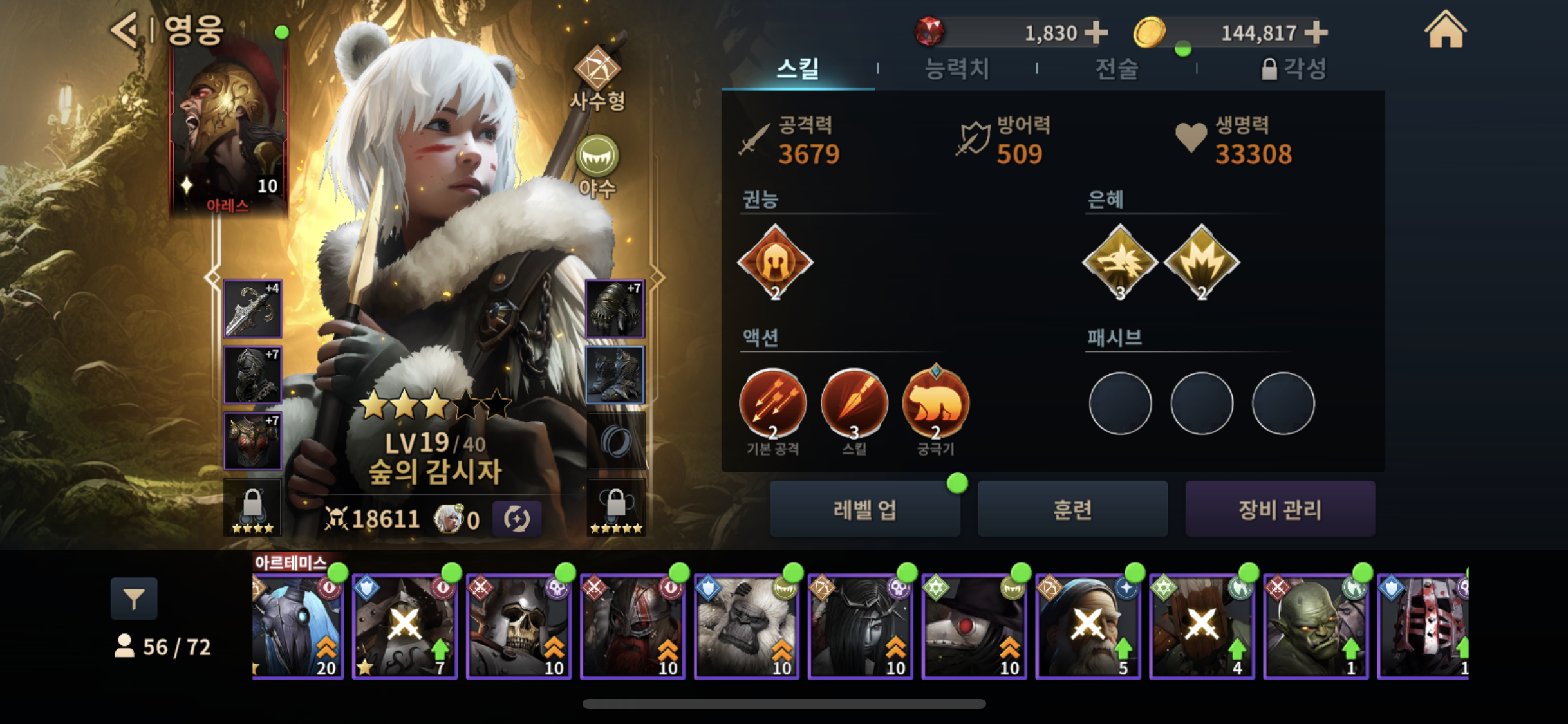Open the hero filter funnel
Screen dimensions: 1568x724
coord(134,599)
